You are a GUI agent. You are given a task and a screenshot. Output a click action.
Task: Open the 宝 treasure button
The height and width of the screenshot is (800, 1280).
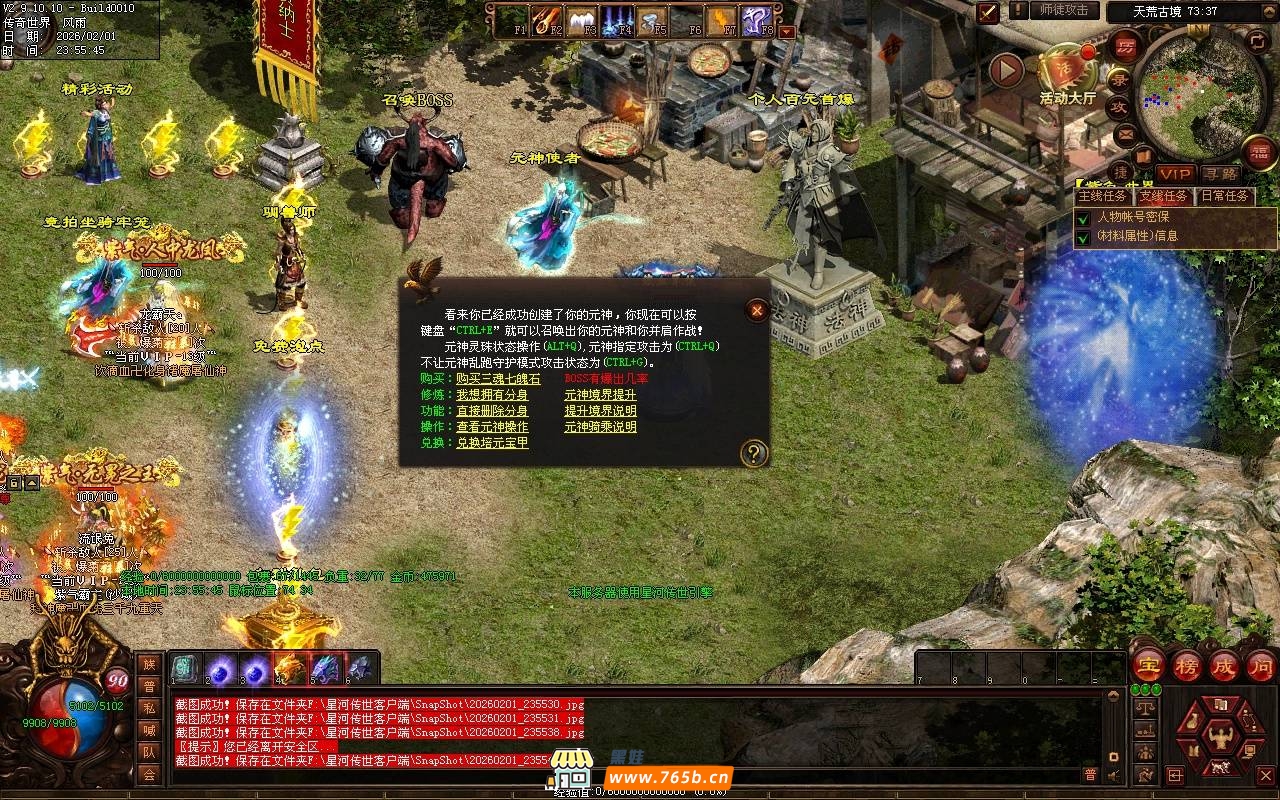point(1147,665)
